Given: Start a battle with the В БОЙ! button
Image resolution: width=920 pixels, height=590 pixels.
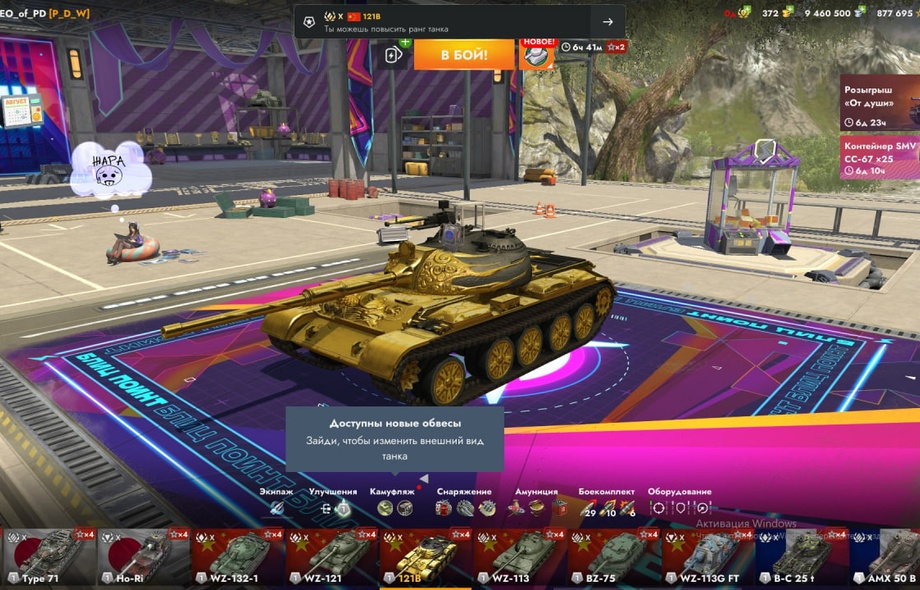Looking at the screenshot, I should (x=464, y=54).
